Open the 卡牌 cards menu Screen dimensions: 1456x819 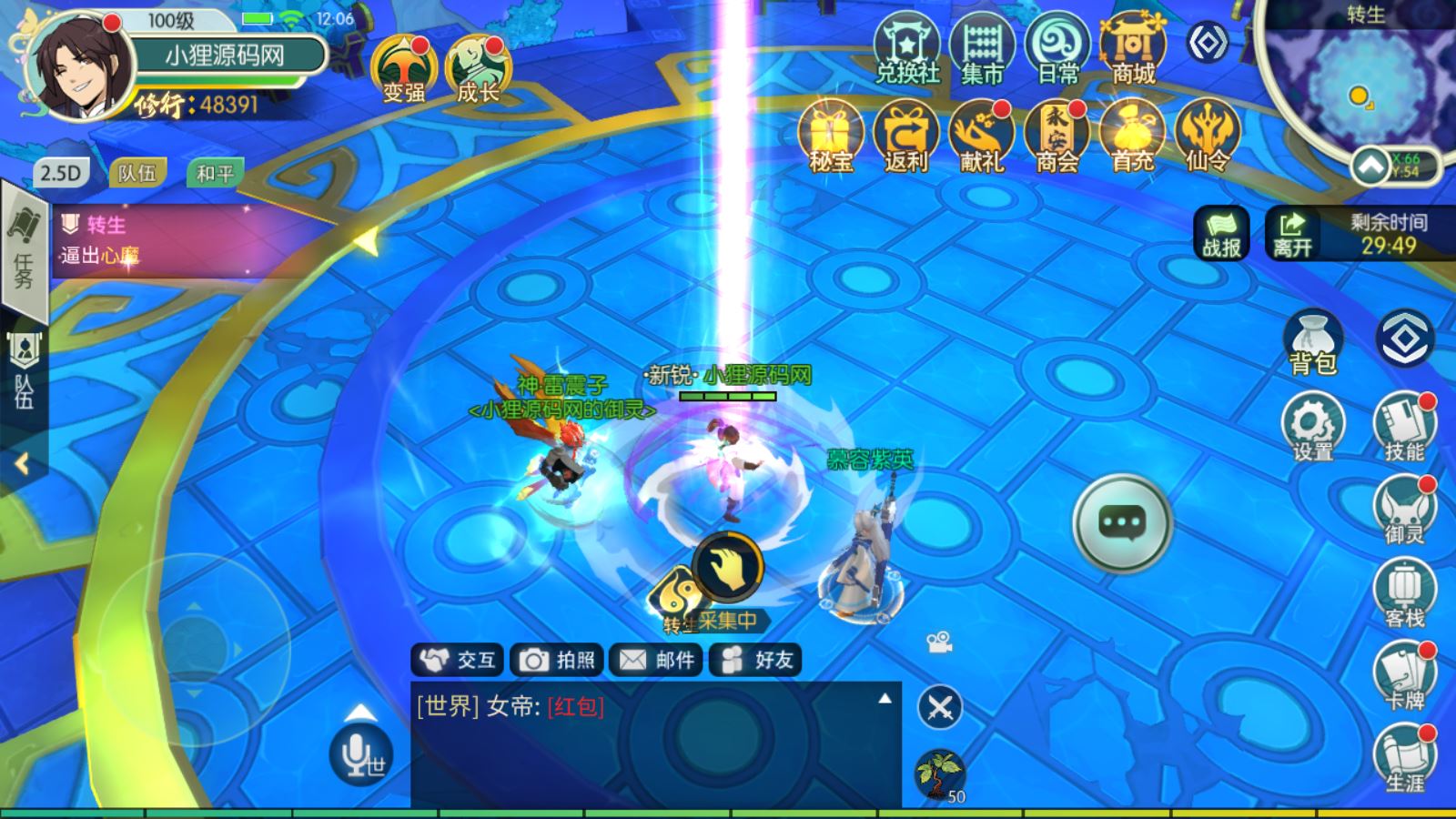1404,675
